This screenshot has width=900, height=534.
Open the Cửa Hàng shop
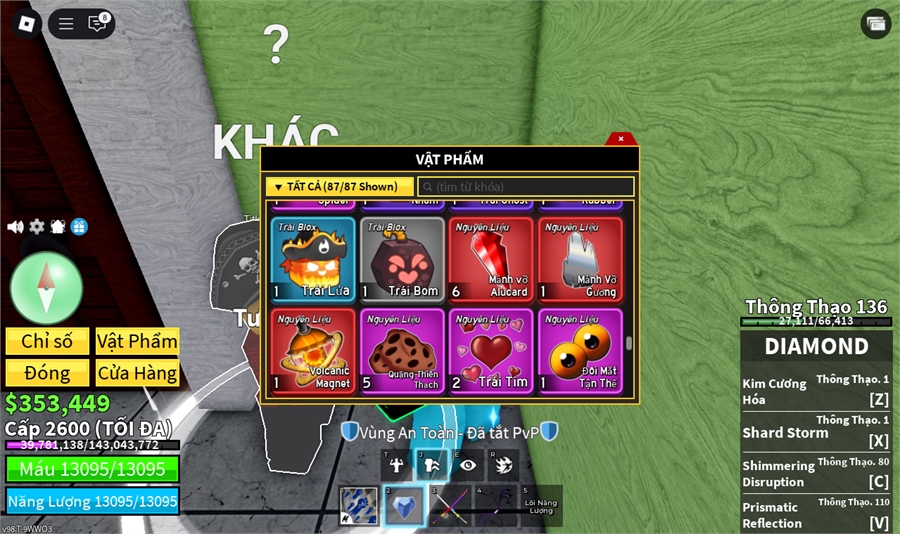[137, 373]
